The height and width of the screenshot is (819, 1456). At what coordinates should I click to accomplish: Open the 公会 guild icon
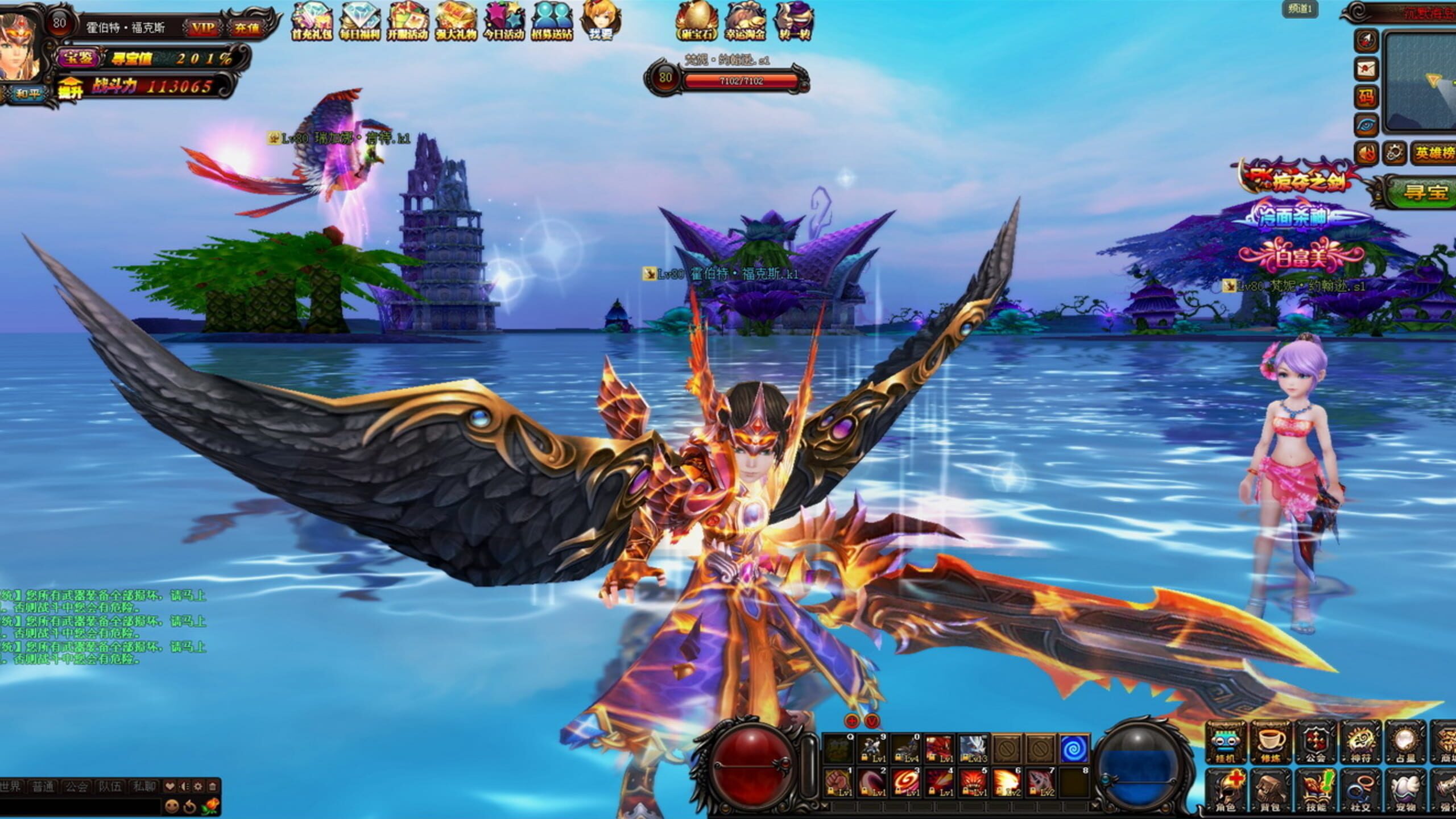coord(1315,742)
